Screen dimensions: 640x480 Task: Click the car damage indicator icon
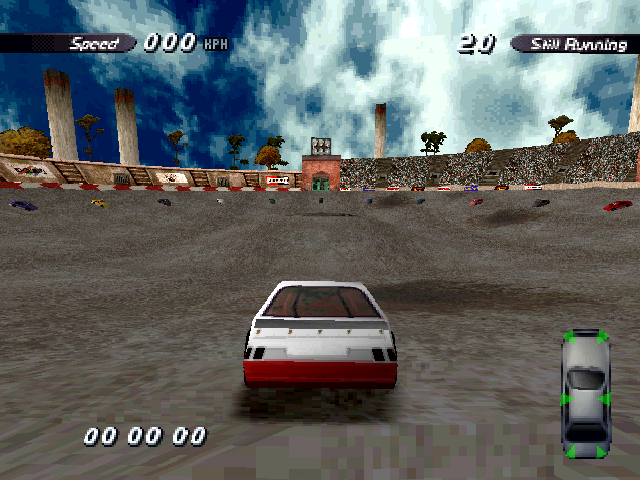584,393
